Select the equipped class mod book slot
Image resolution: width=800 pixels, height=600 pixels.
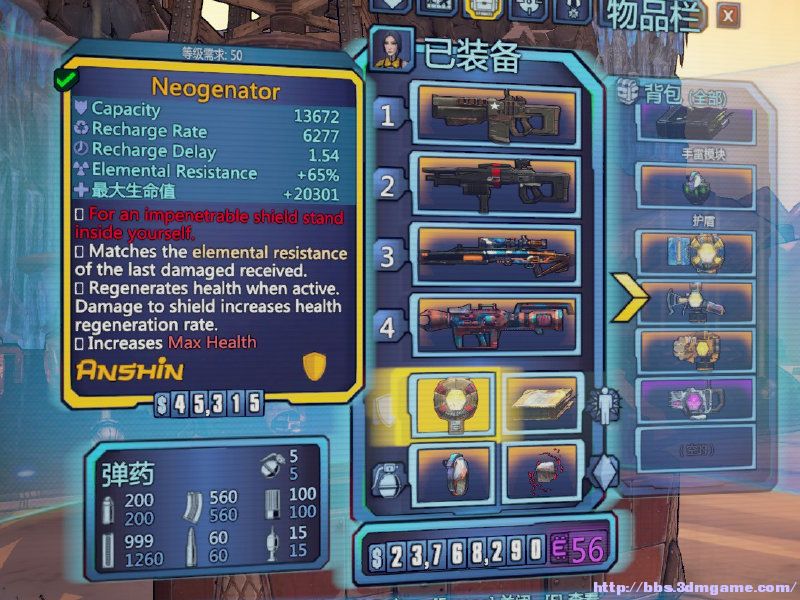click(541, 403)
